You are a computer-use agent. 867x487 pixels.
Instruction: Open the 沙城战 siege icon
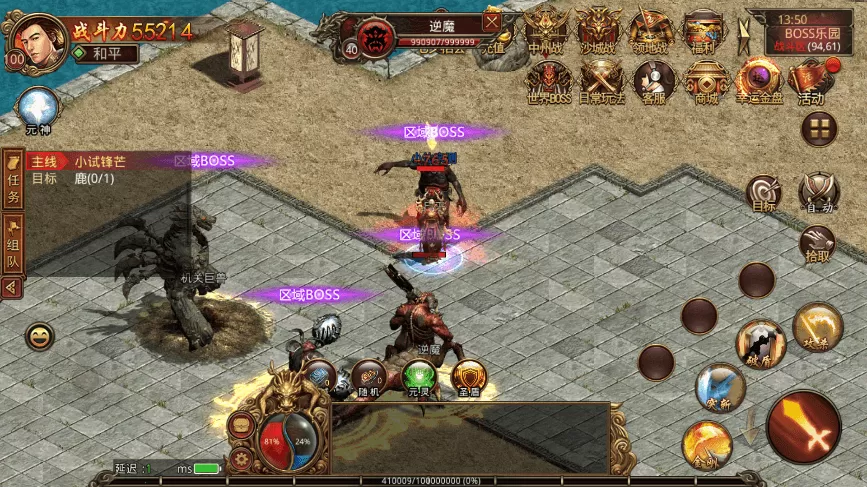(x=601, y=28)
